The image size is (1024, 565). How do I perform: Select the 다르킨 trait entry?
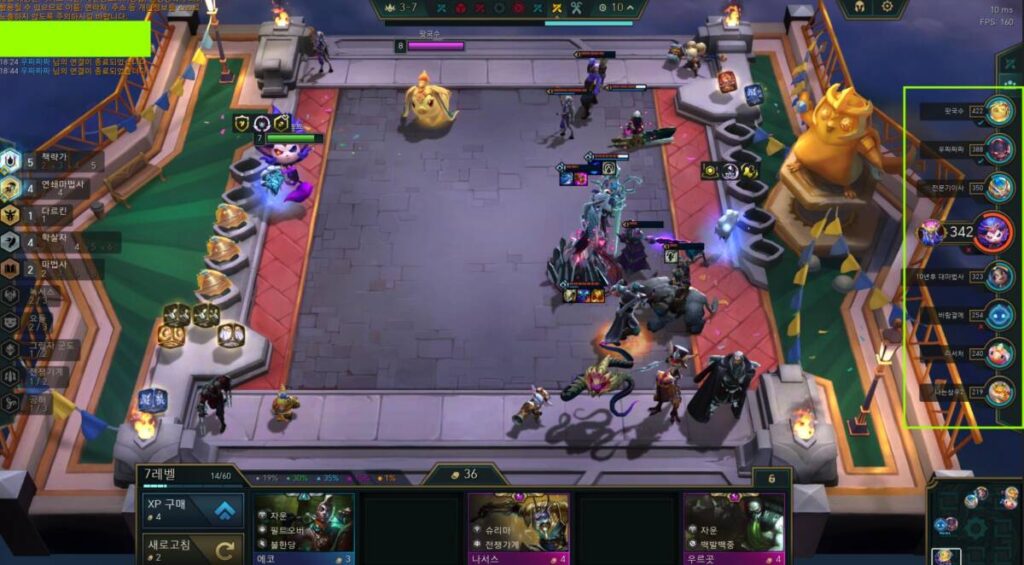(50, 214)
